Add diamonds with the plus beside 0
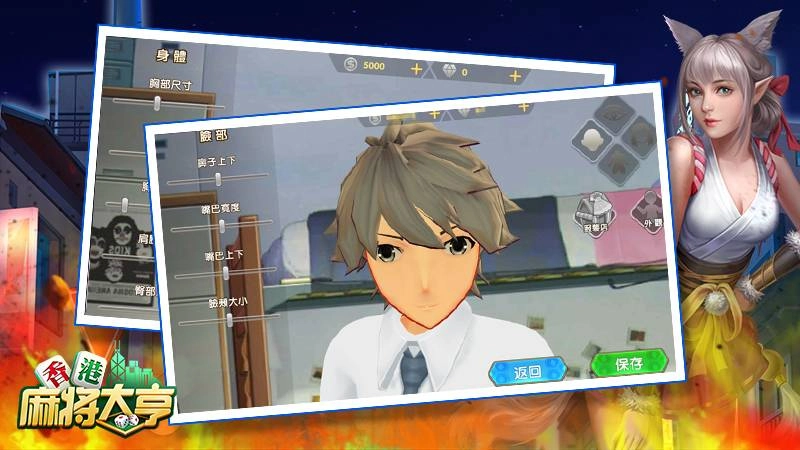This screenshot has height=450, width=800. pyautogui.click(x=515, y=75)
